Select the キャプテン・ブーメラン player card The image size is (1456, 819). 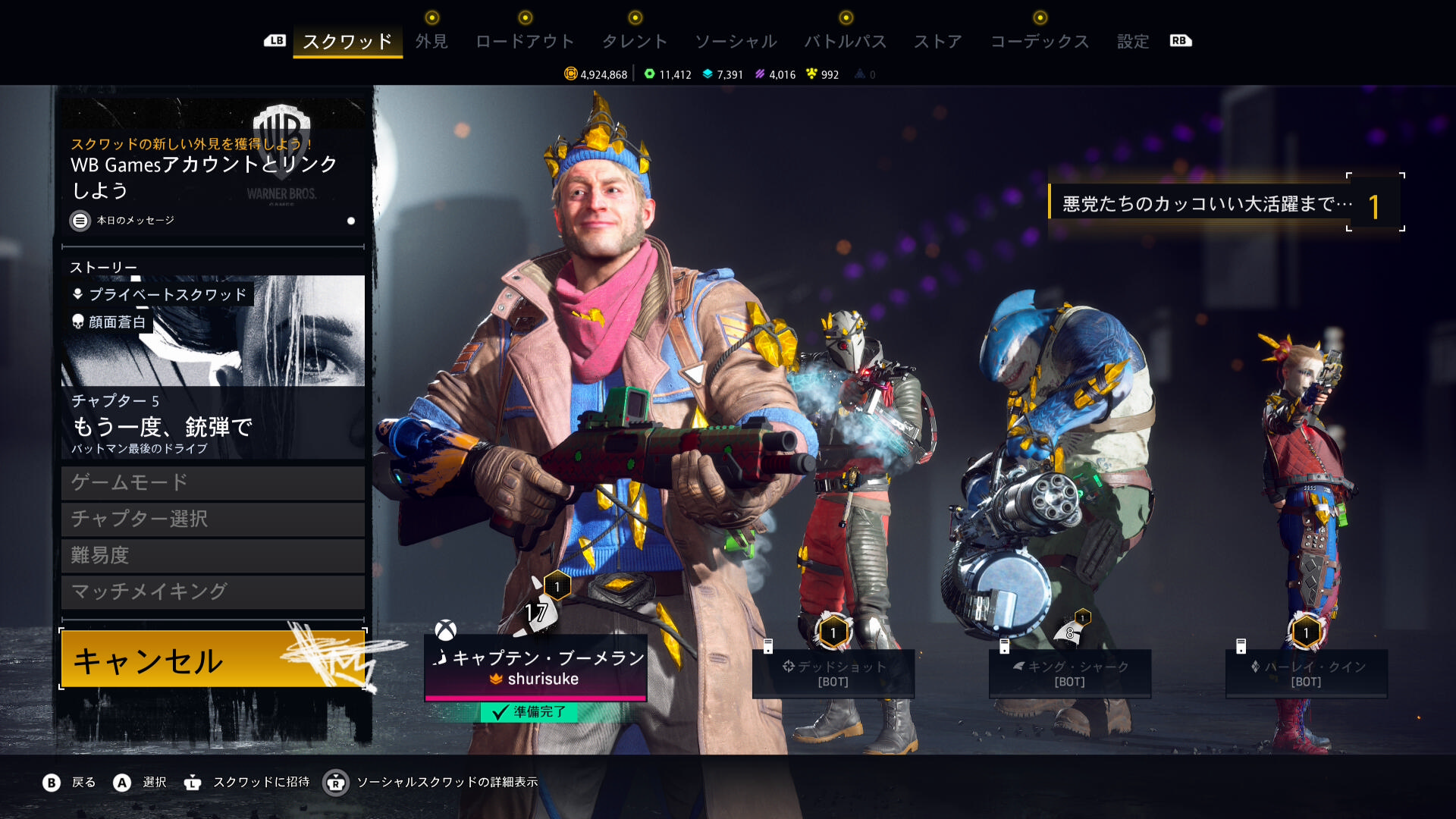tap(535, 667)
